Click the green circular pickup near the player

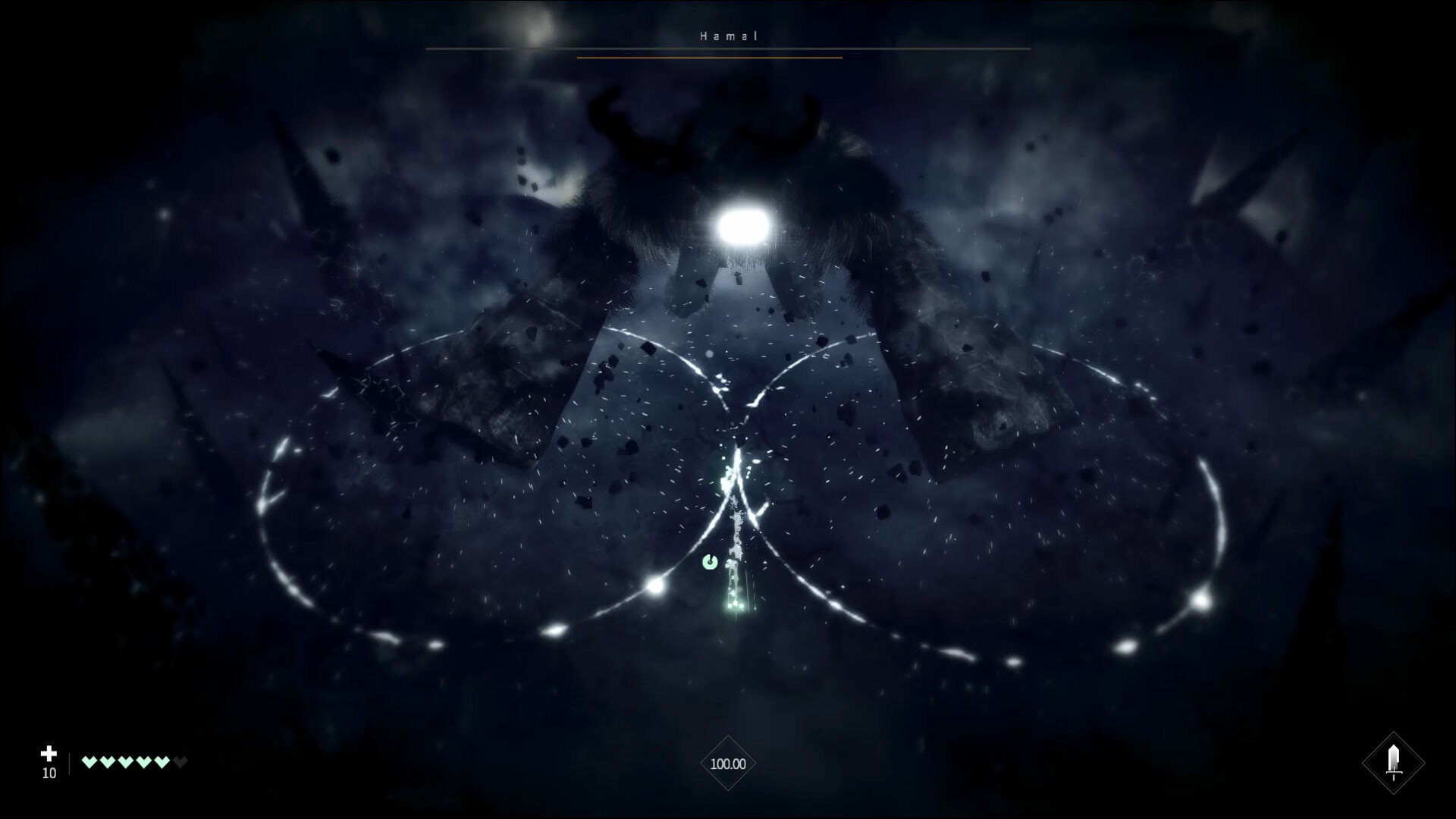(x=710, y=562)
